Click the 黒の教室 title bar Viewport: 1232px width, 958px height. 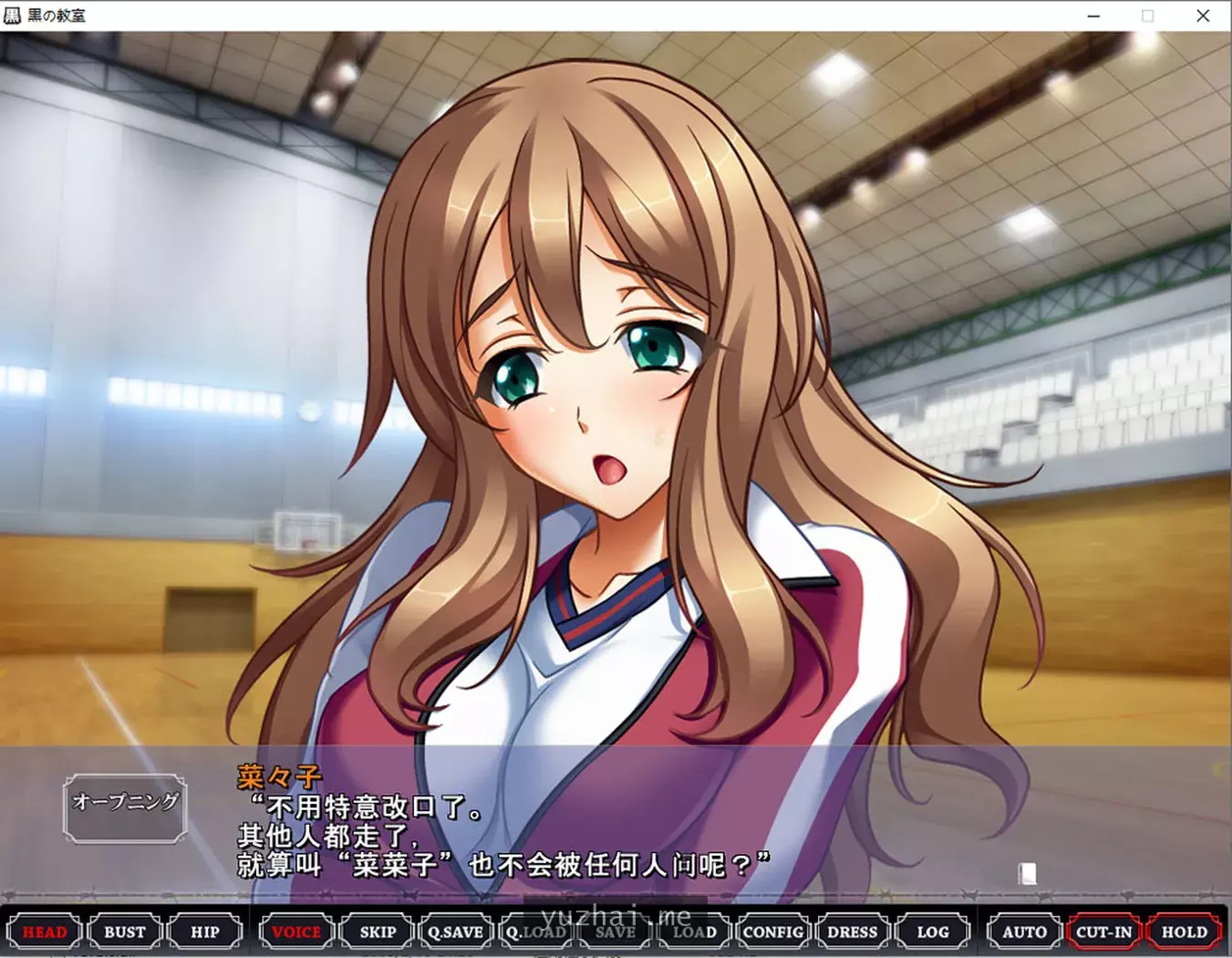[55, 16]
